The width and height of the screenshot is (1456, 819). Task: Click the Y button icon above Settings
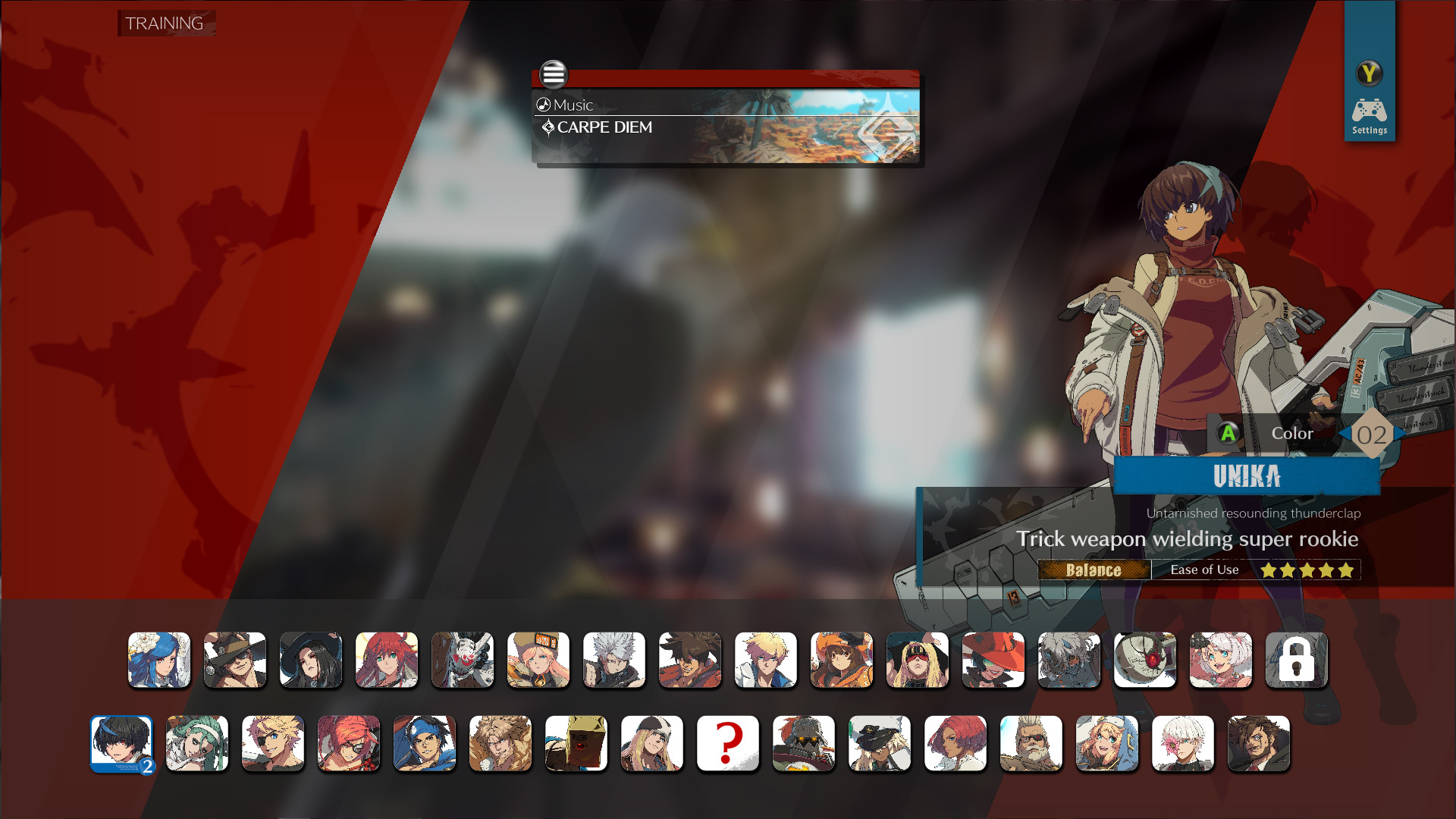click(1370, 74)
